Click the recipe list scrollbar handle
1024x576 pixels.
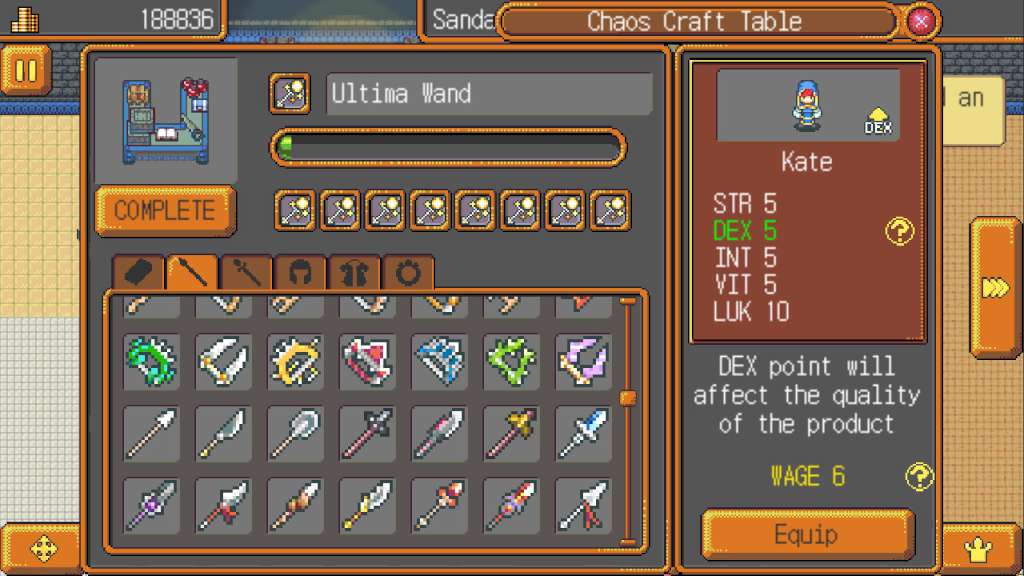coord(628,398)
